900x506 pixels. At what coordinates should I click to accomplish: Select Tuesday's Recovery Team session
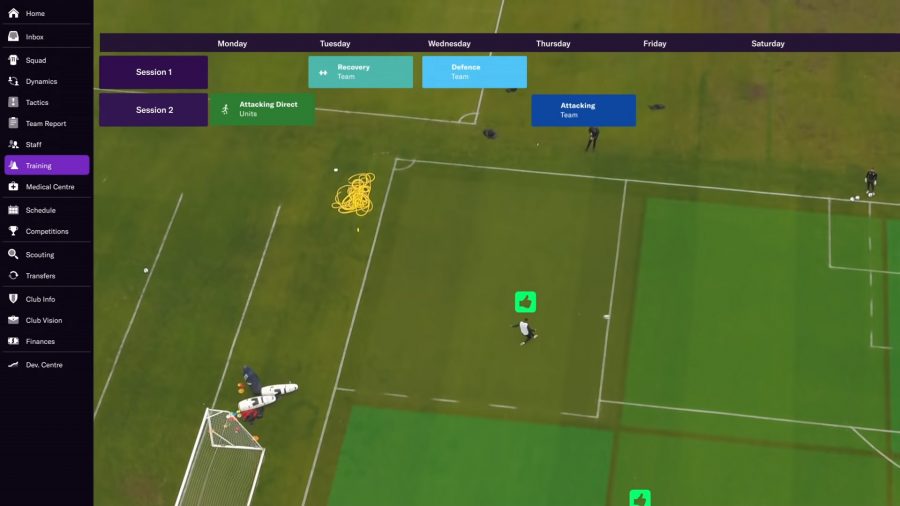[x=360, y=72]
